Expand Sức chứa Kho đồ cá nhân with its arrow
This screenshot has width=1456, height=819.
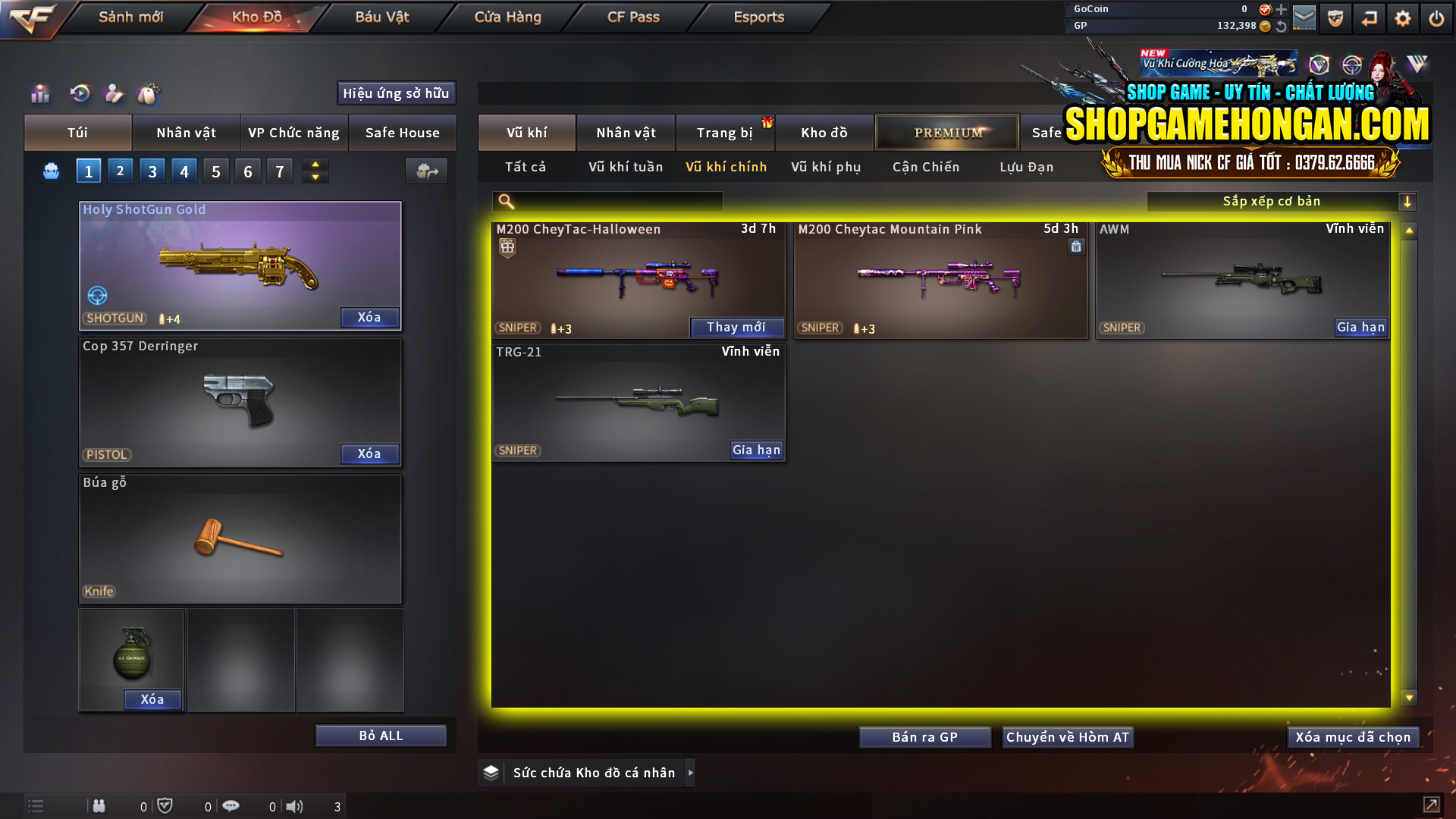[x=691, y=772]
